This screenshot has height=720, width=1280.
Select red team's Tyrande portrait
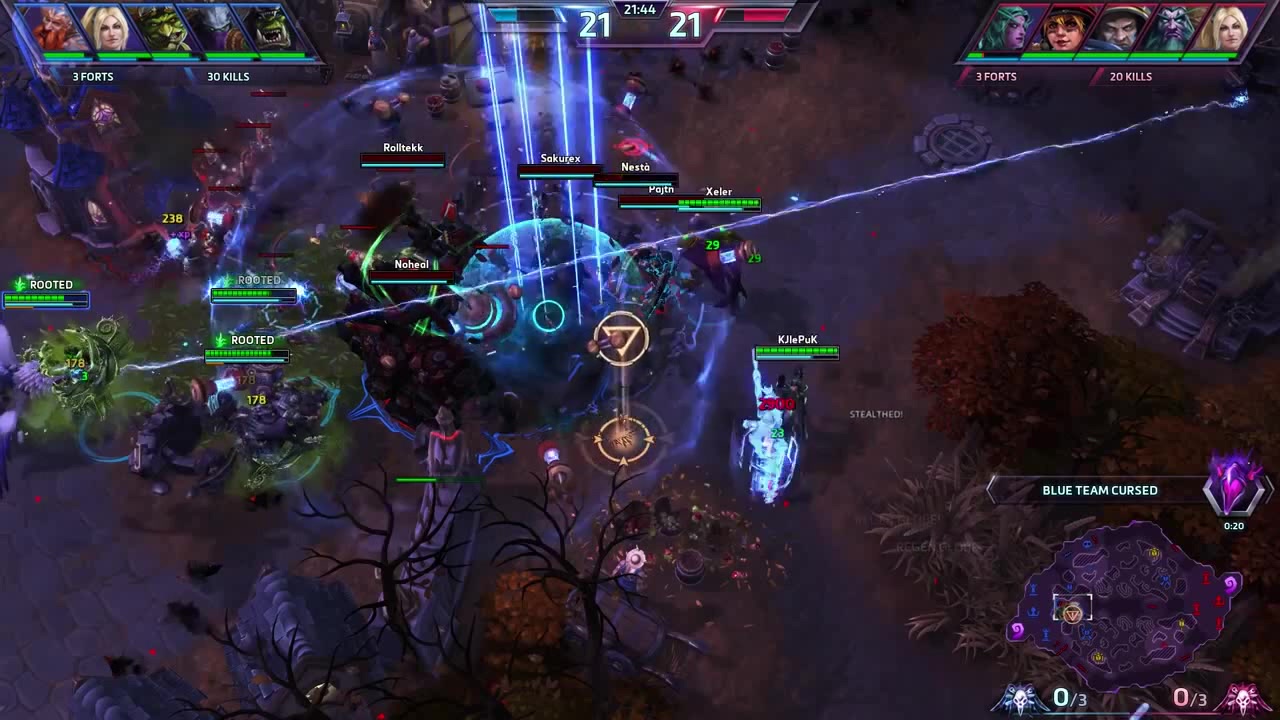point(1008,29)
